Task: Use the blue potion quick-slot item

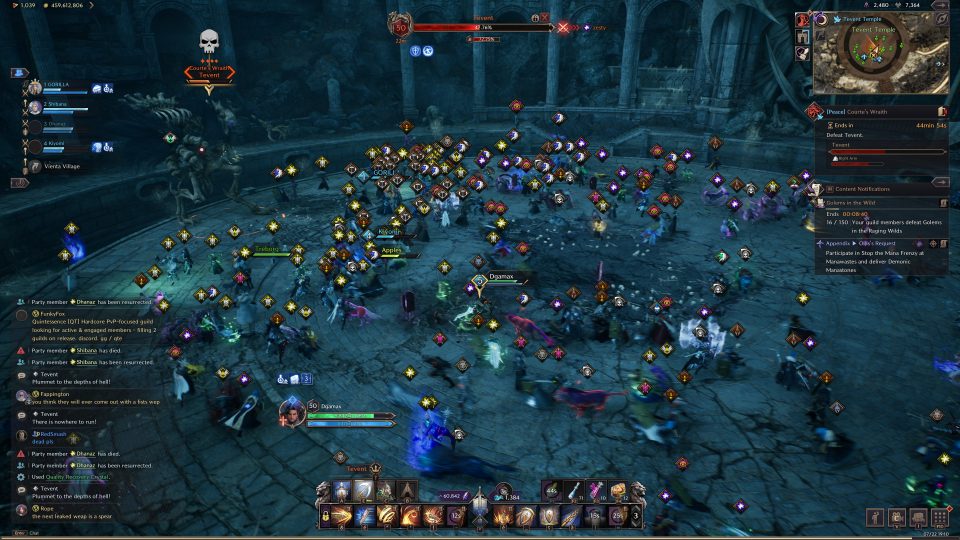Action: [574, 491]
